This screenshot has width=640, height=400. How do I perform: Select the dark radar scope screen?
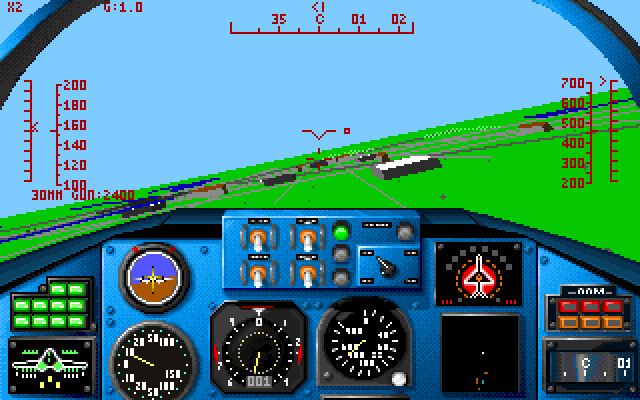coord(480,352)
